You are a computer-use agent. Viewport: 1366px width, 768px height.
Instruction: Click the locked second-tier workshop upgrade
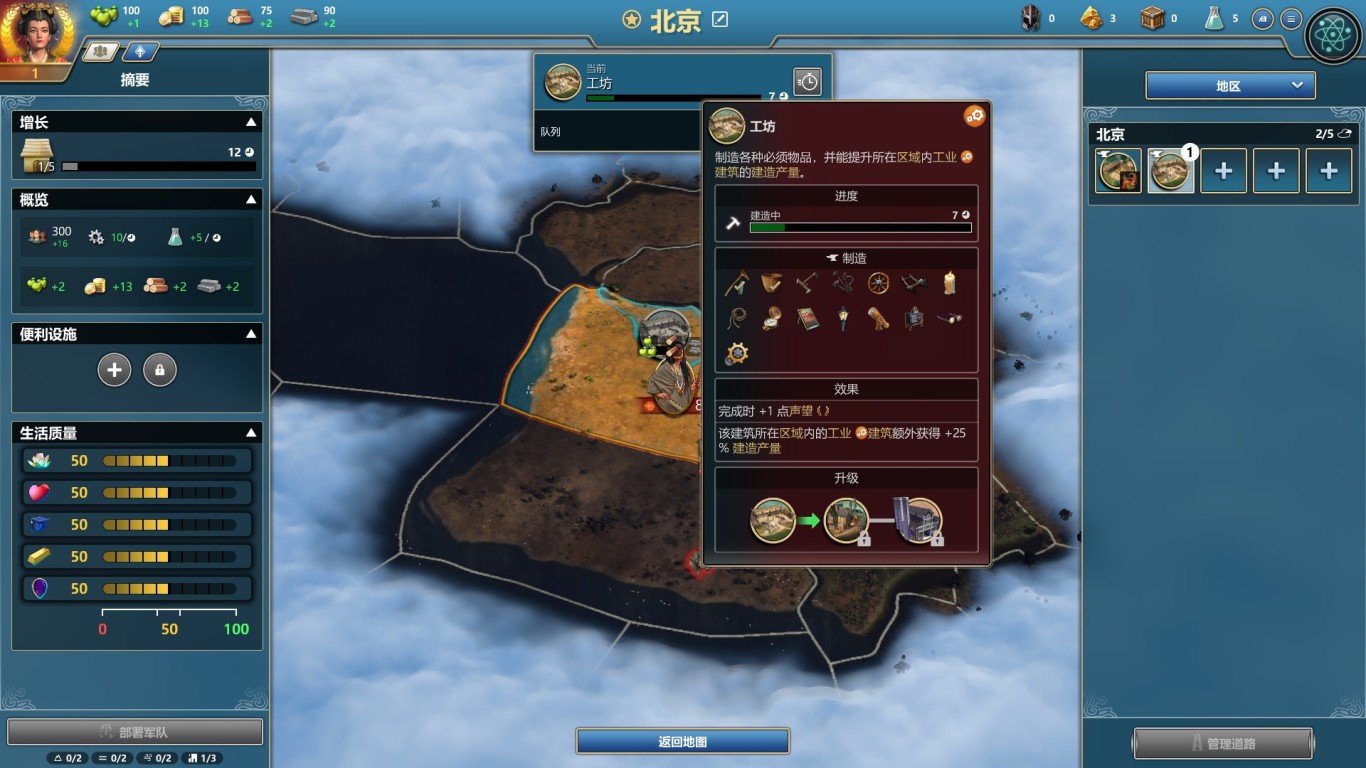click(846, 521)
